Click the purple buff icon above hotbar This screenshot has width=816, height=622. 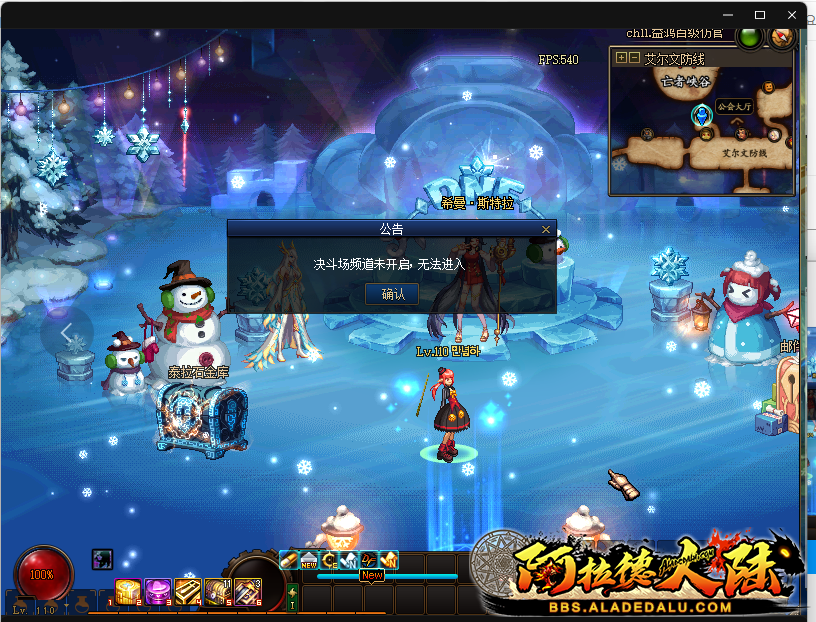(102, 559)
